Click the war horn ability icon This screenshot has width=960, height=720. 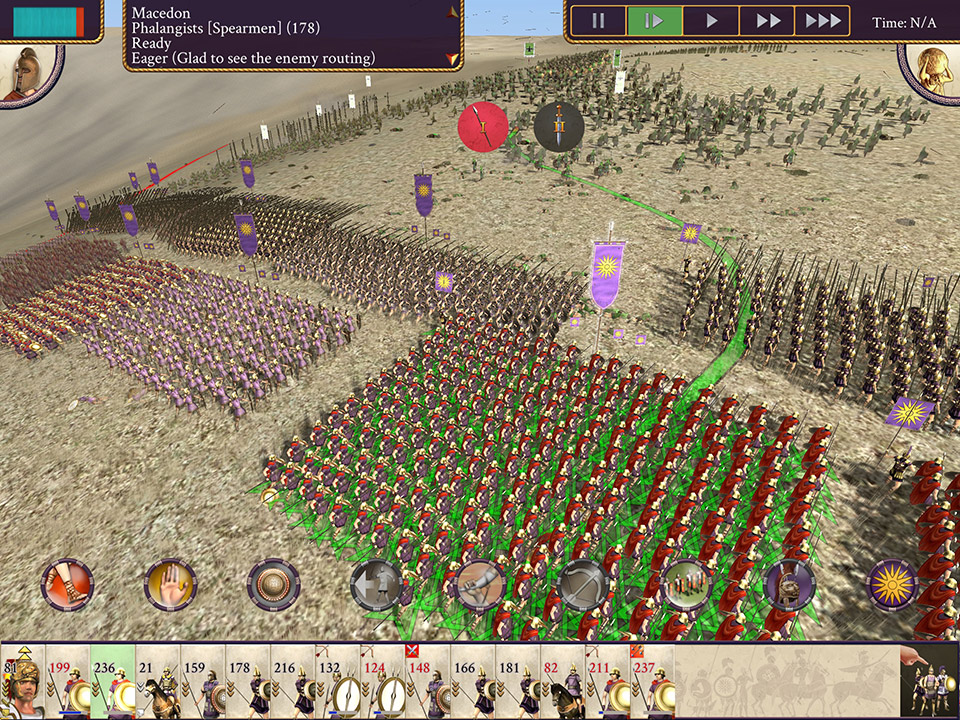[x=480, y=585]
